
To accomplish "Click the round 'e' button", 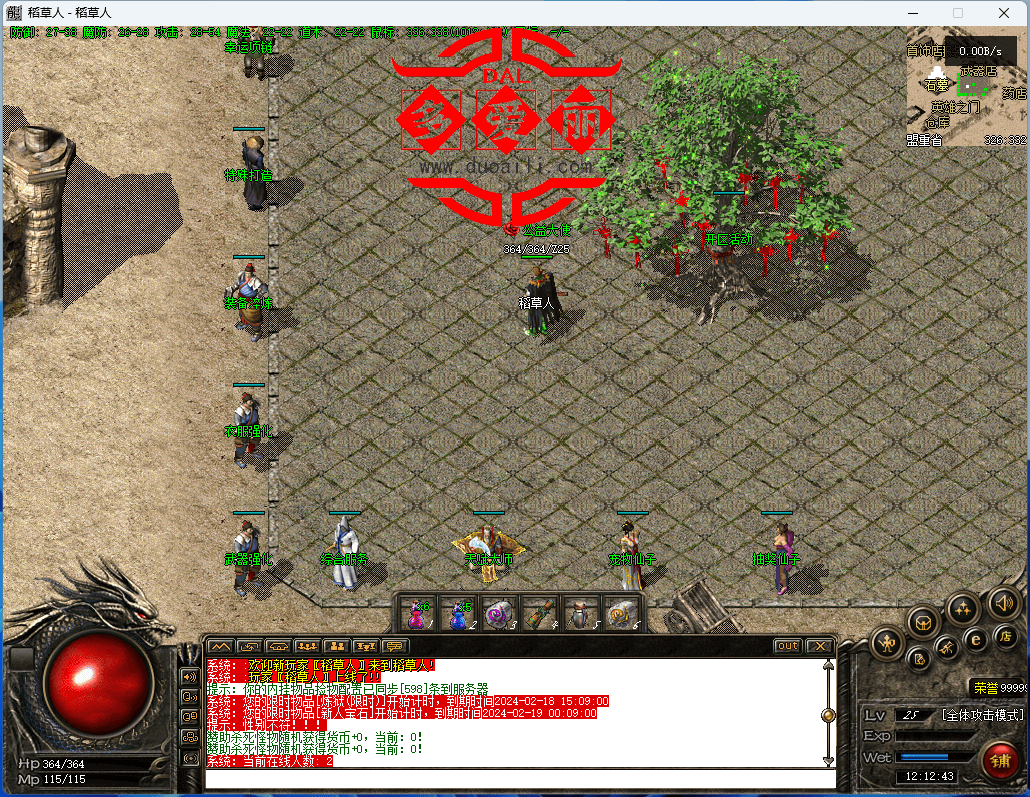I will point(976,639).
